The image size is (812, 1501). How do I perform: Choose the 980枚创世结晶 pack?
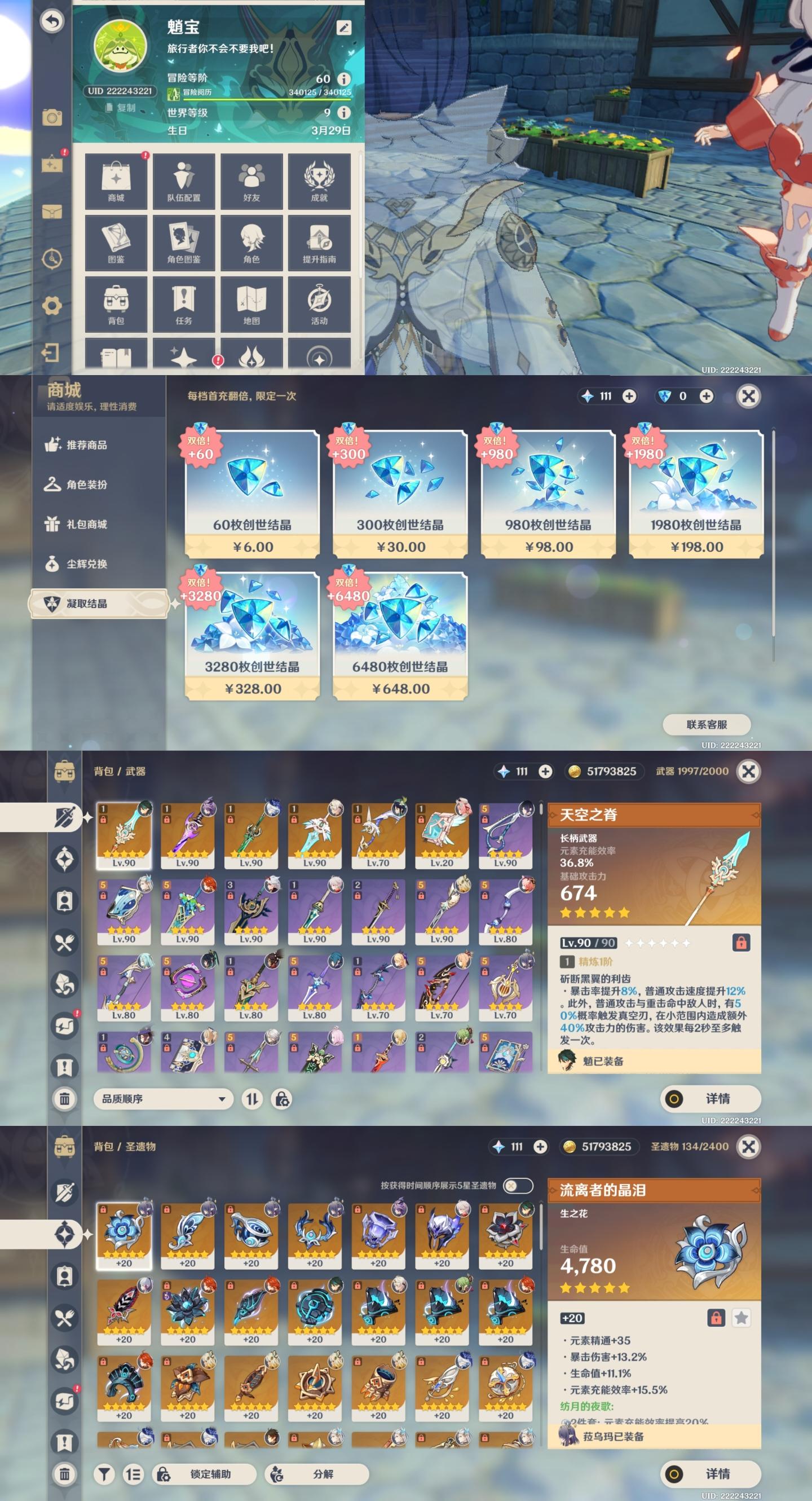tap(548, 495)
